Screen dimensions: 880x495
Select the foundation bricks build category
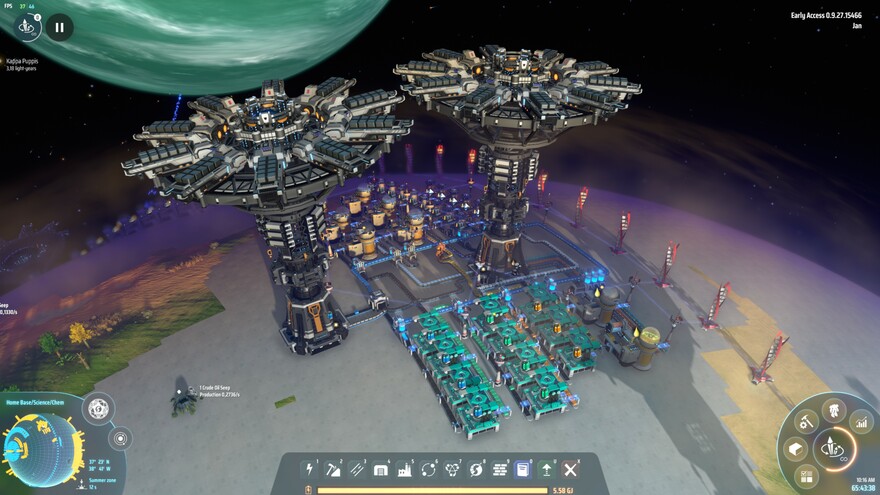[x=499, y=469]
